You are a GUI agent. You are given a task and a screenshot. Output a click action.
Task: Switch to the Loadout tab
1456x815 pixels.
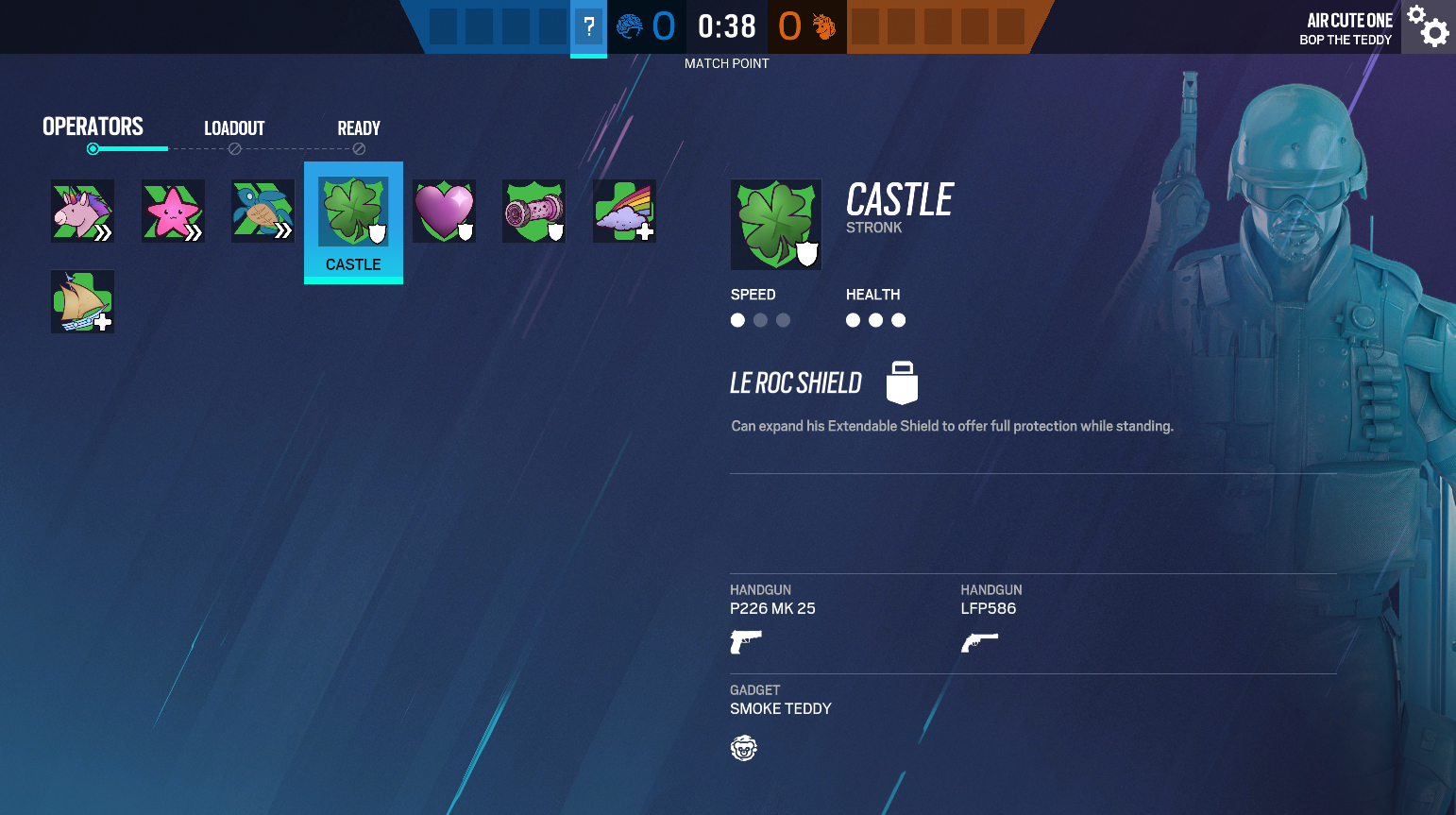tap(234, 128)
